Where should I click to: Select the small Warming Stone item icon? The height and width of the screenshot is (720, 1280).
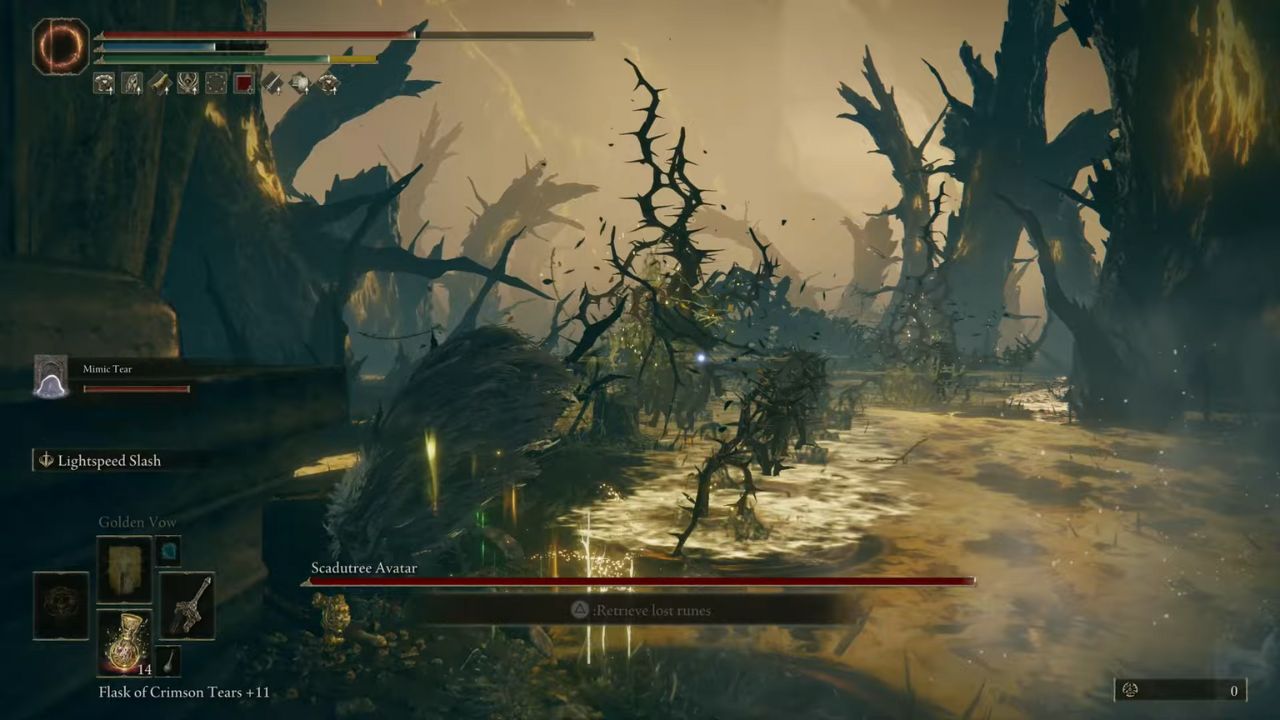coord(169,660)
